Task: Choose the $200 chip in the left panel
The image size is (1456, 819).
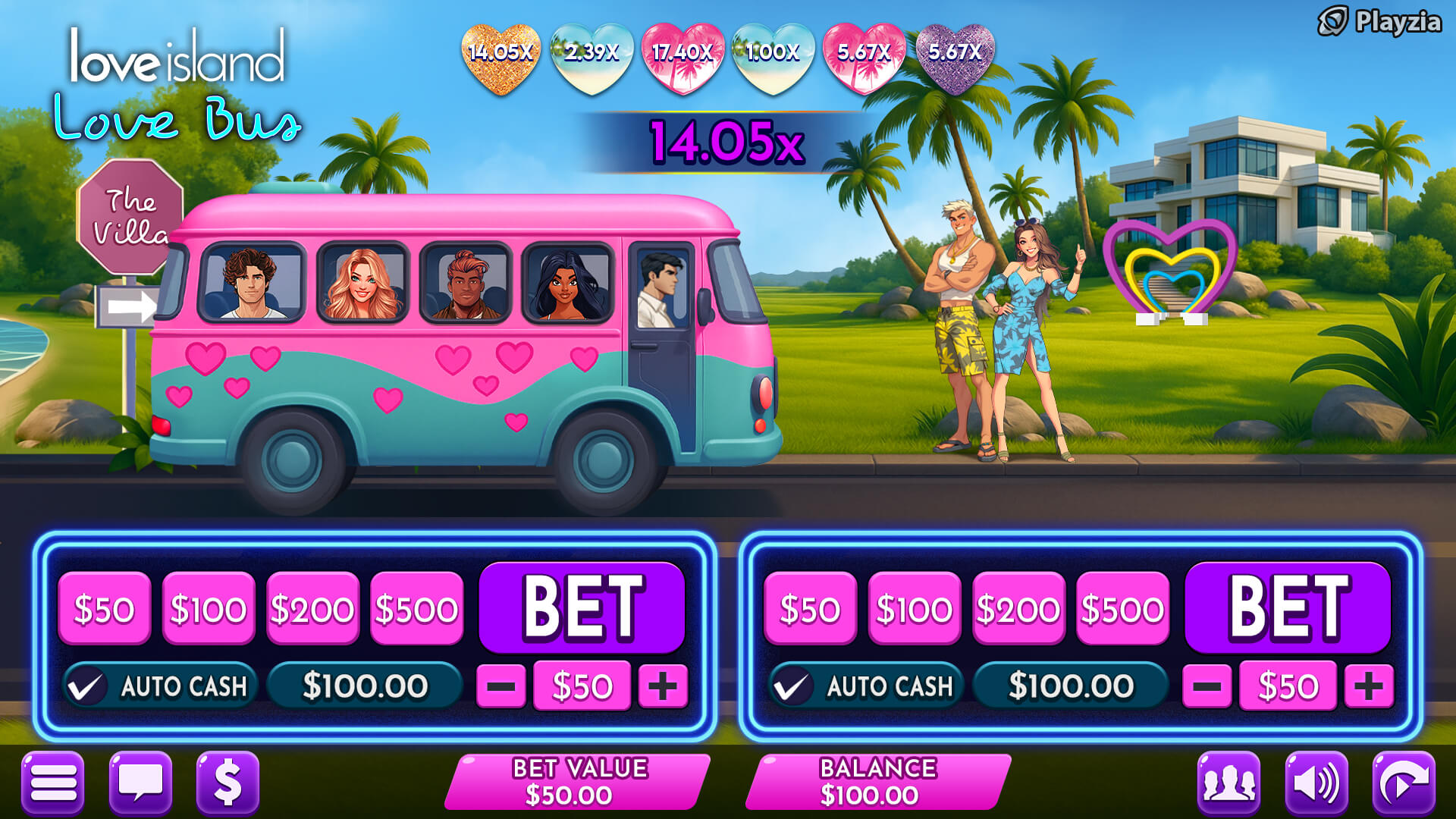Action: (312, 609)
